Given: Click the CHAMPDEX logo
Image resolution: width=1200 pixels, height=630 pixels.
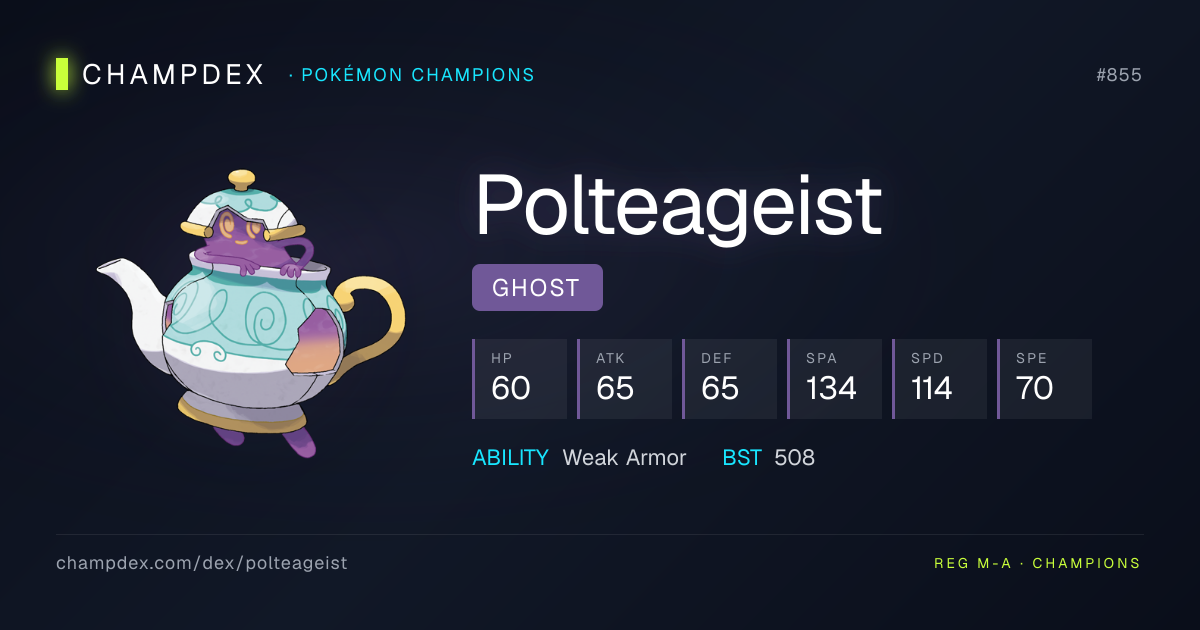Looking at the screenshot, I should click(x=160, y=75).
